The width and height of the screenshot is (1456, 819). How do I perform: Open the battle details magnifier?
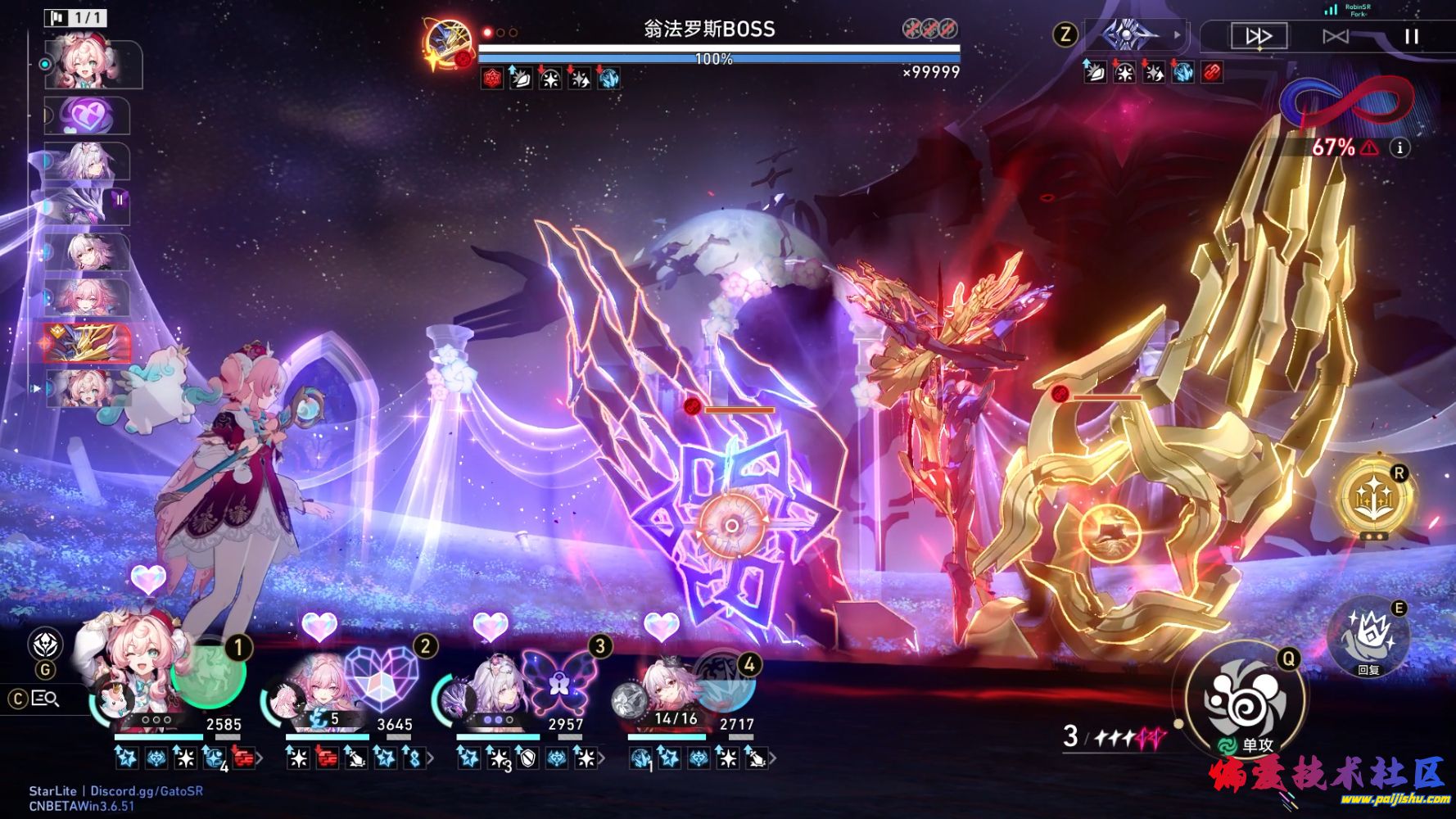[45, 699]
